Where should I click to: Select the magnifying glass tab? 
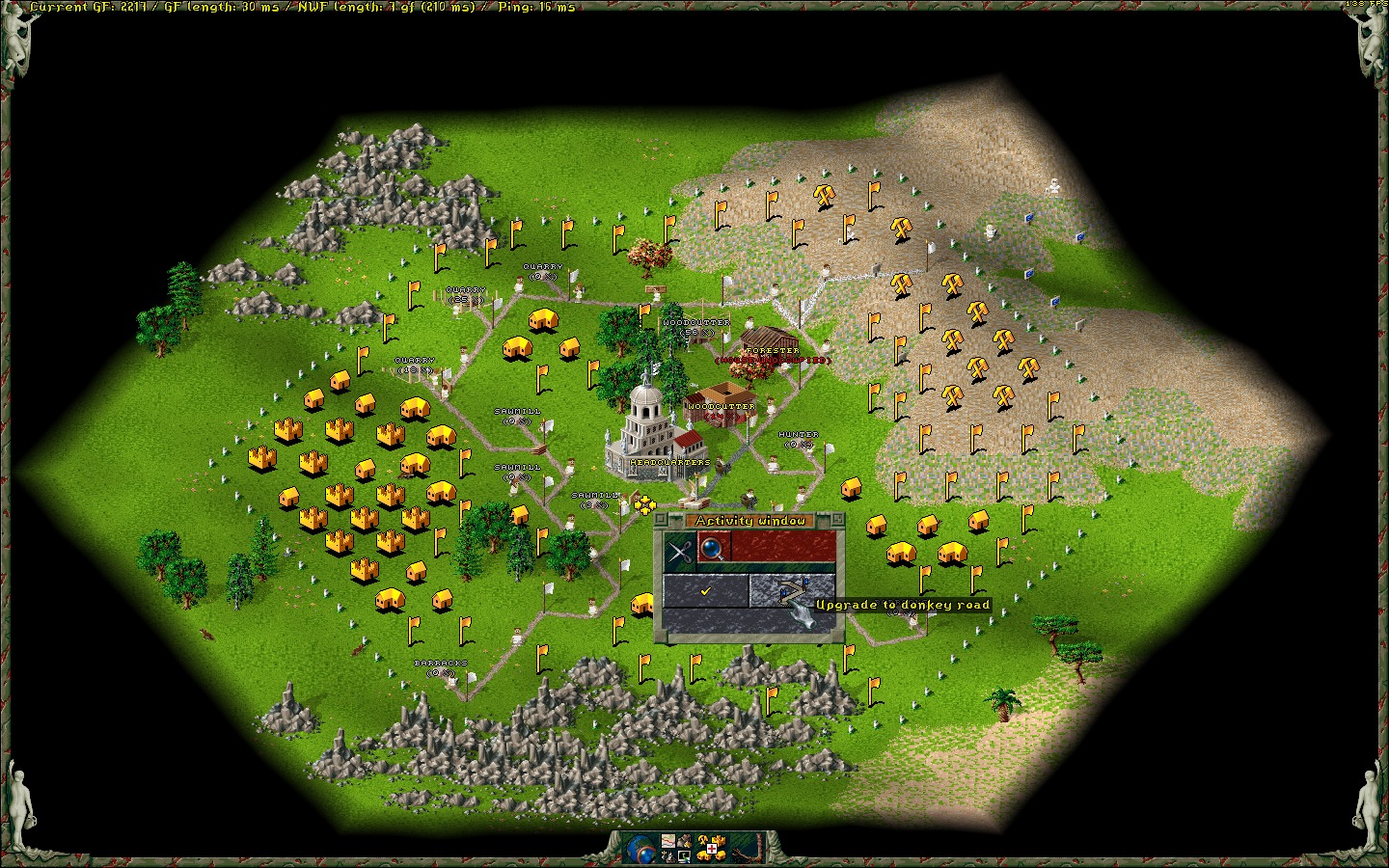click(714, 550)
